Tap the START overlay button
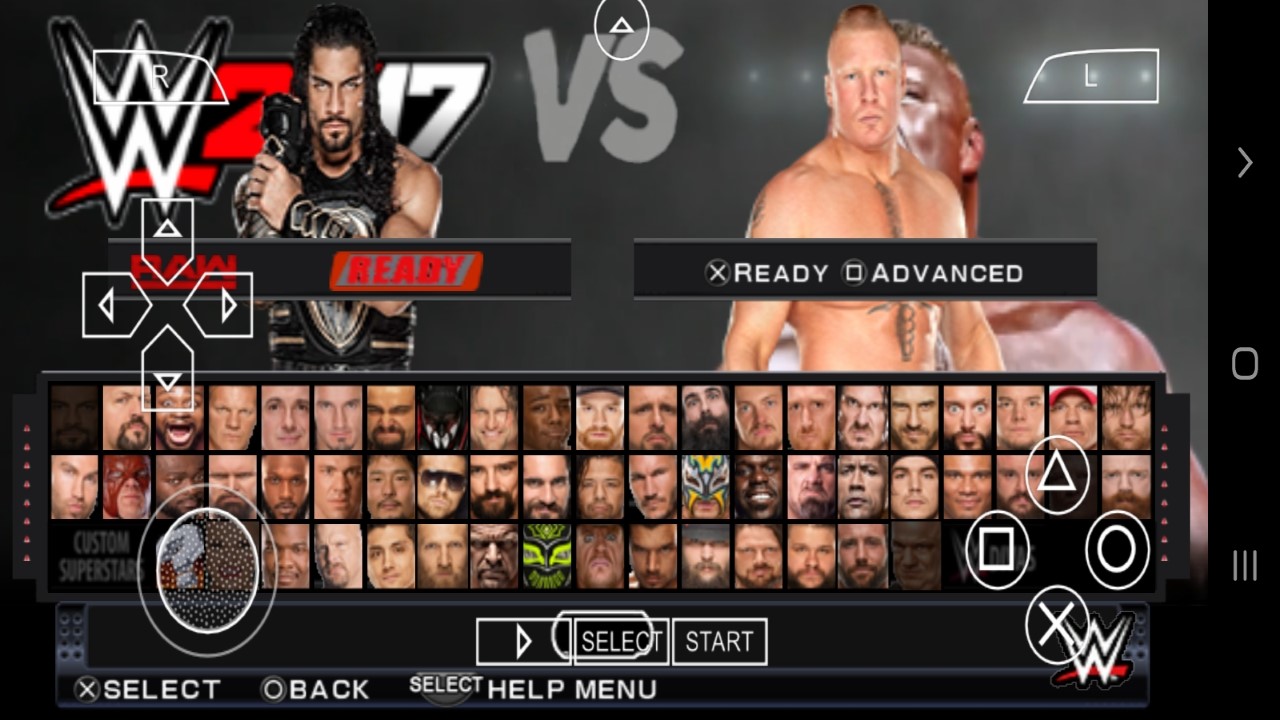 pyautogui.click(x=719, y=641)
